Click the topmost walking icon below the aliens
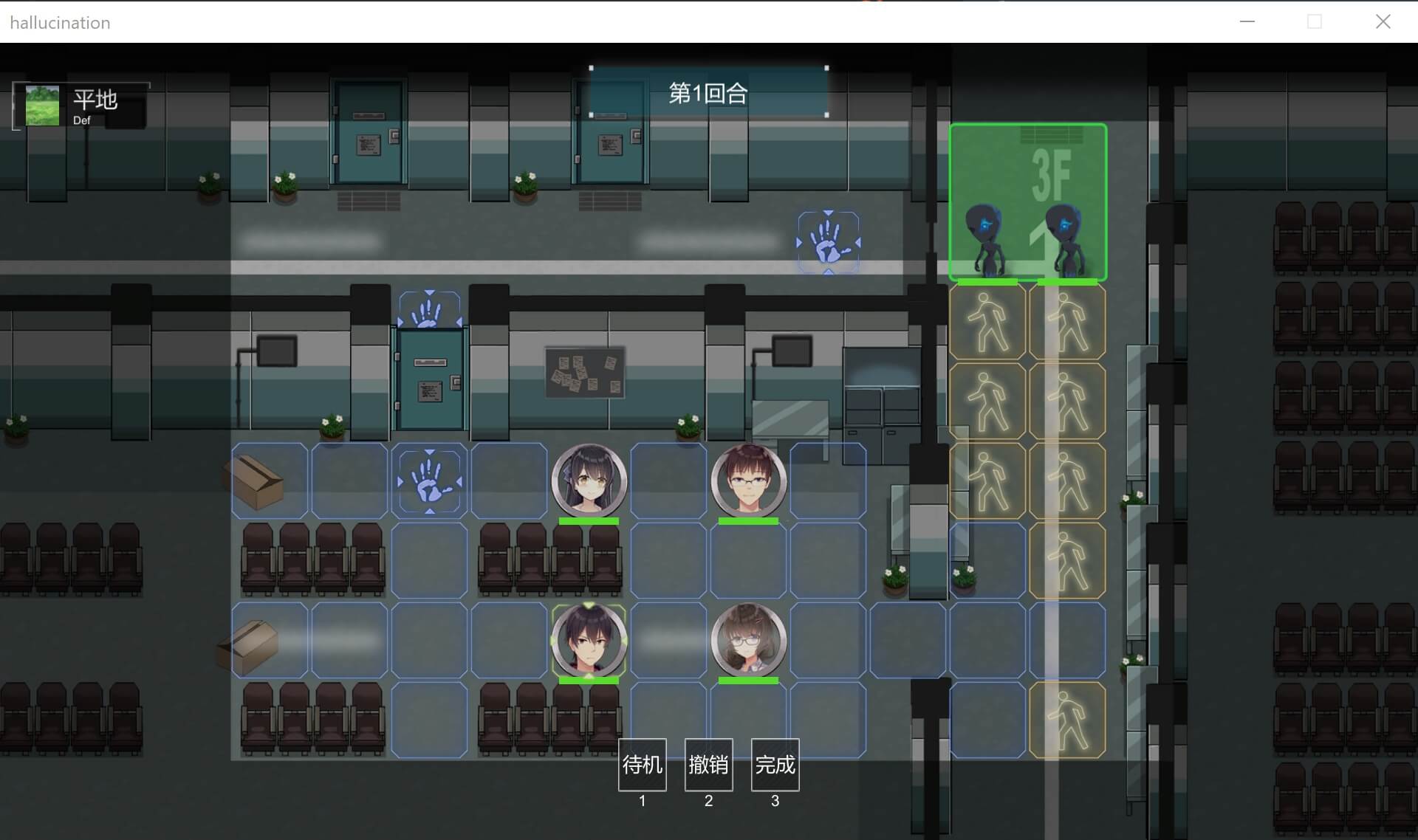 [x=987, y=321]
